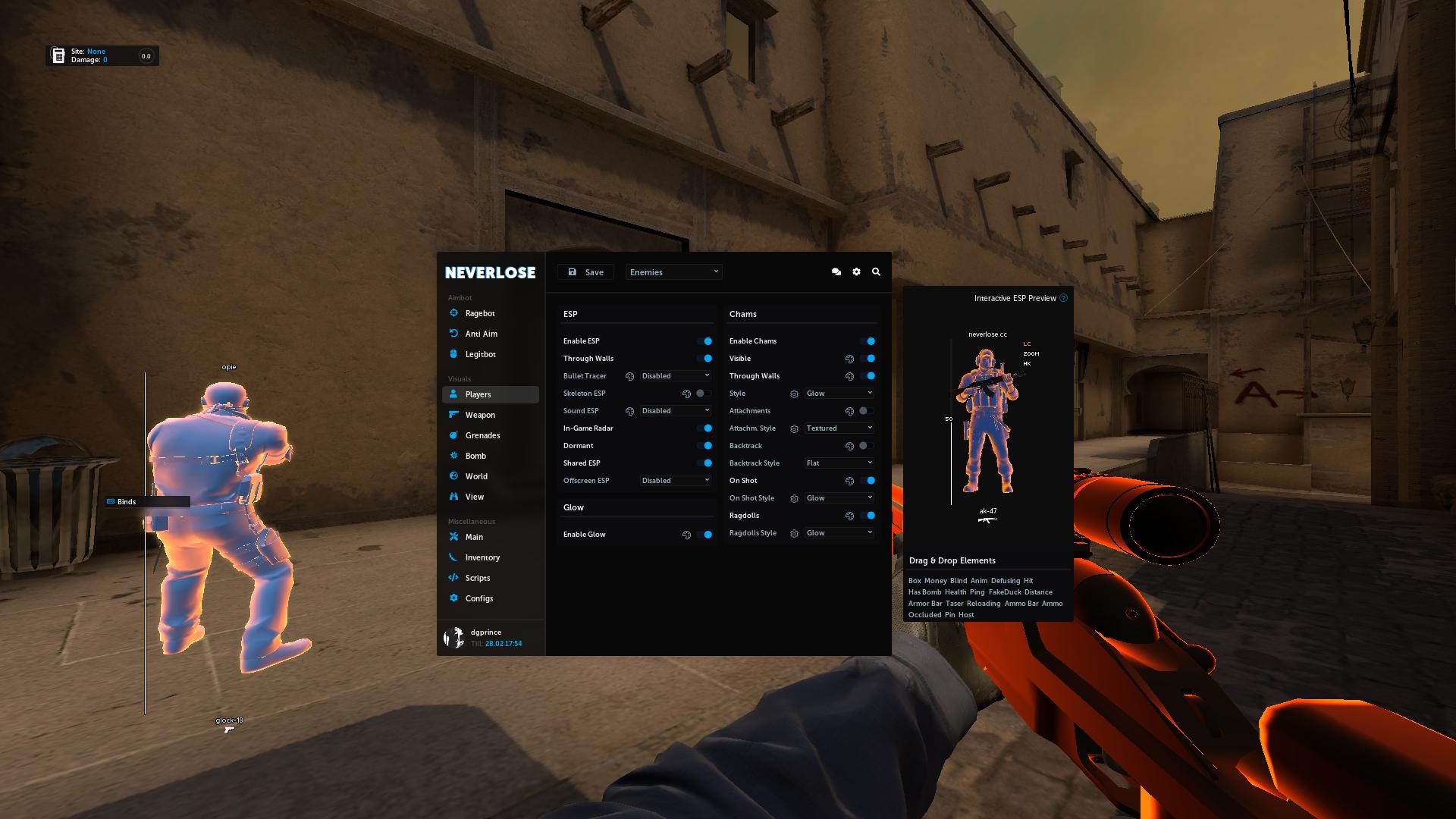The width and height of the screenshot is (1456, 819).
Task: Click the Save button
Action: click(x=585, y=271)
